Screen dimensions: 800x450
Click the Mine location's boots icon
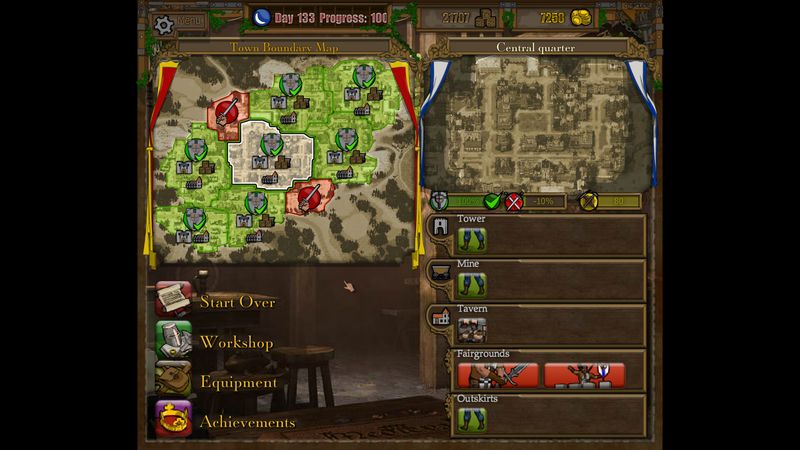[472, 285]
